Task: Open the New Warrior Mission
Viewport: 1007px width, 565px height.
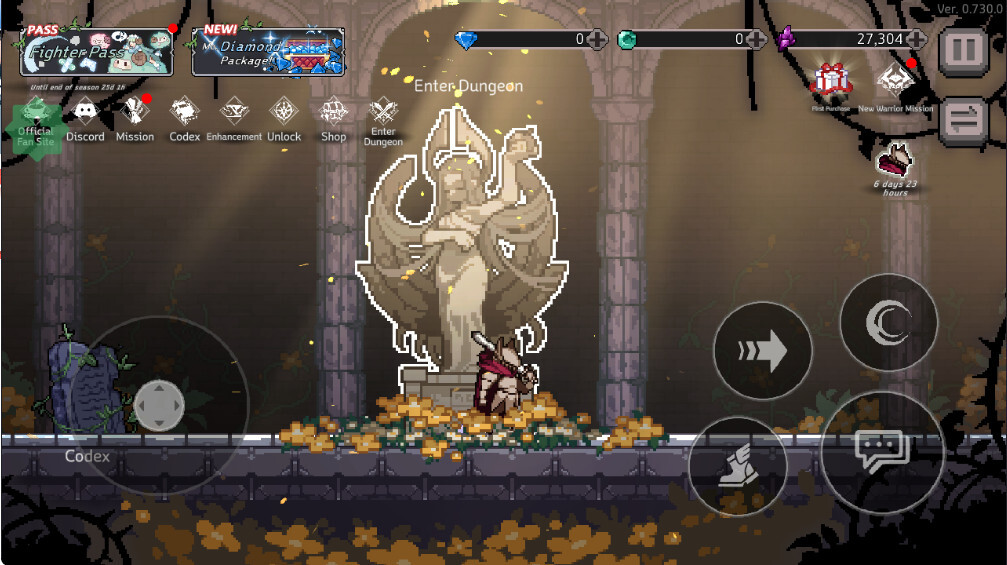Action: (895, 83)
